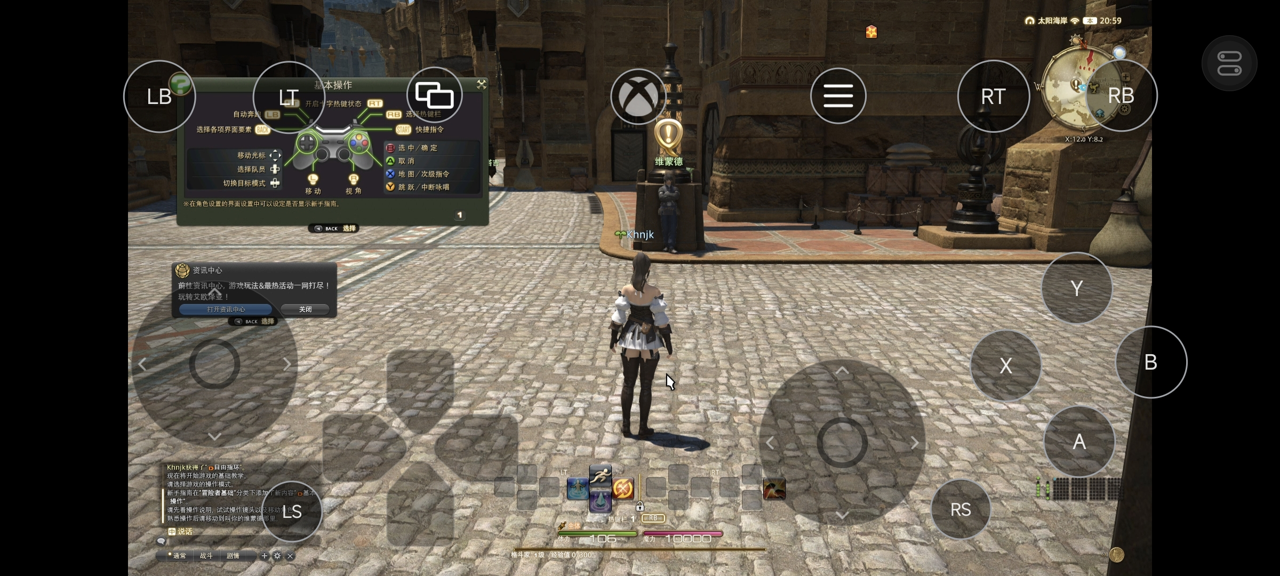Open the three-line overlay menu button

click(838, 96)
